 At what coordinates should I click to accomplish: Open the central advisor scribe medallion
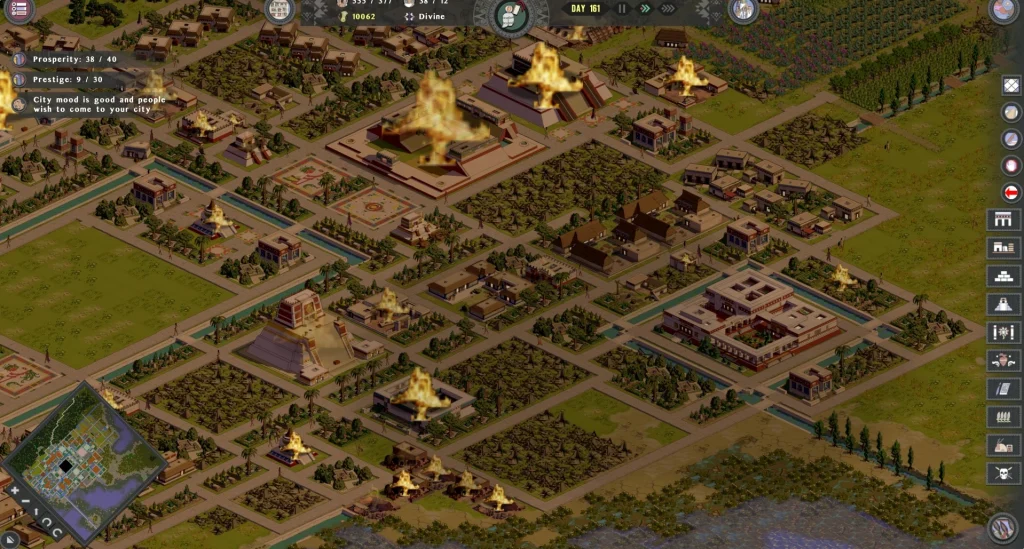pos(510,14)
